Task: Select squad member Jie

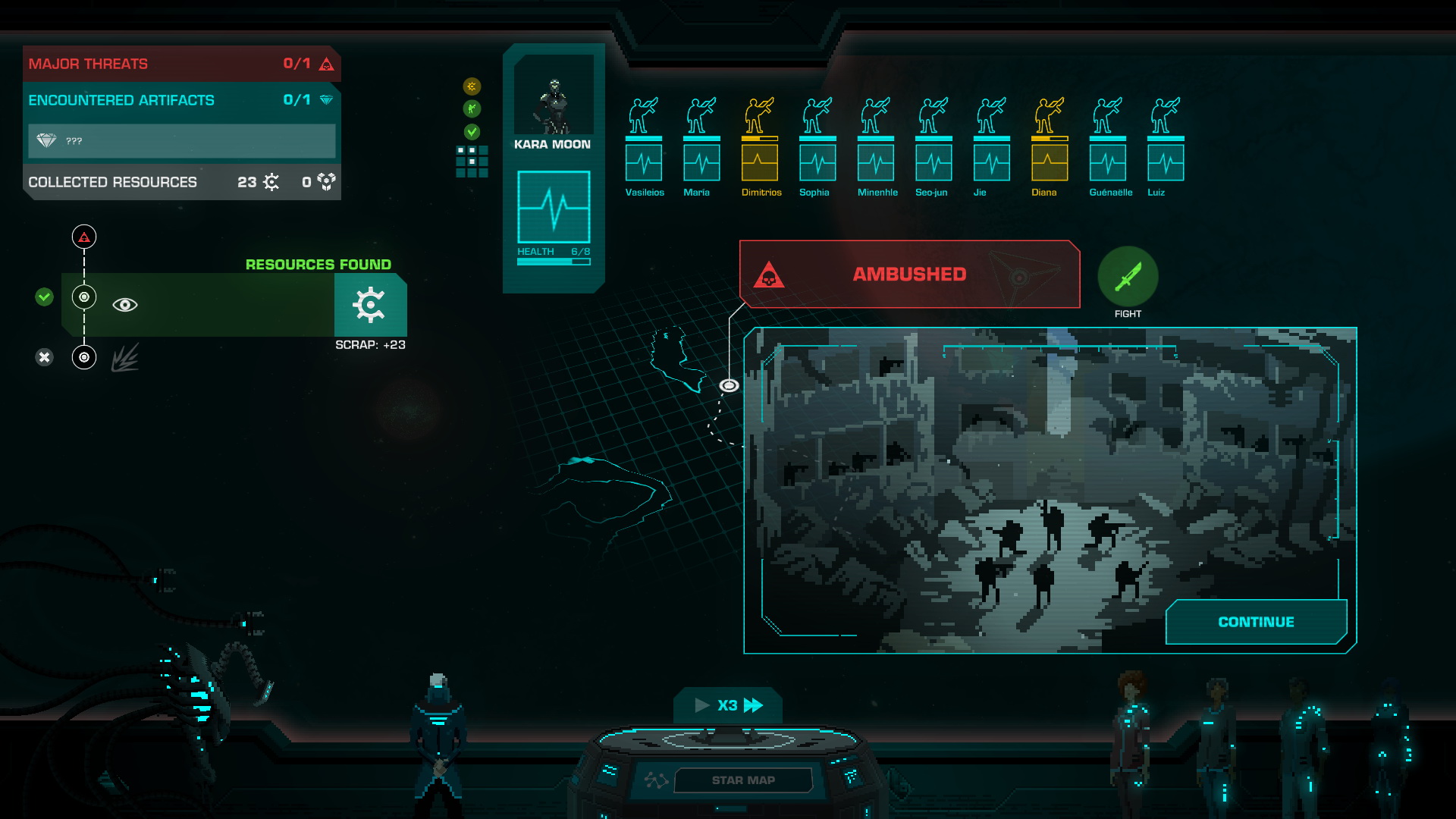Action: coord(992,144)
